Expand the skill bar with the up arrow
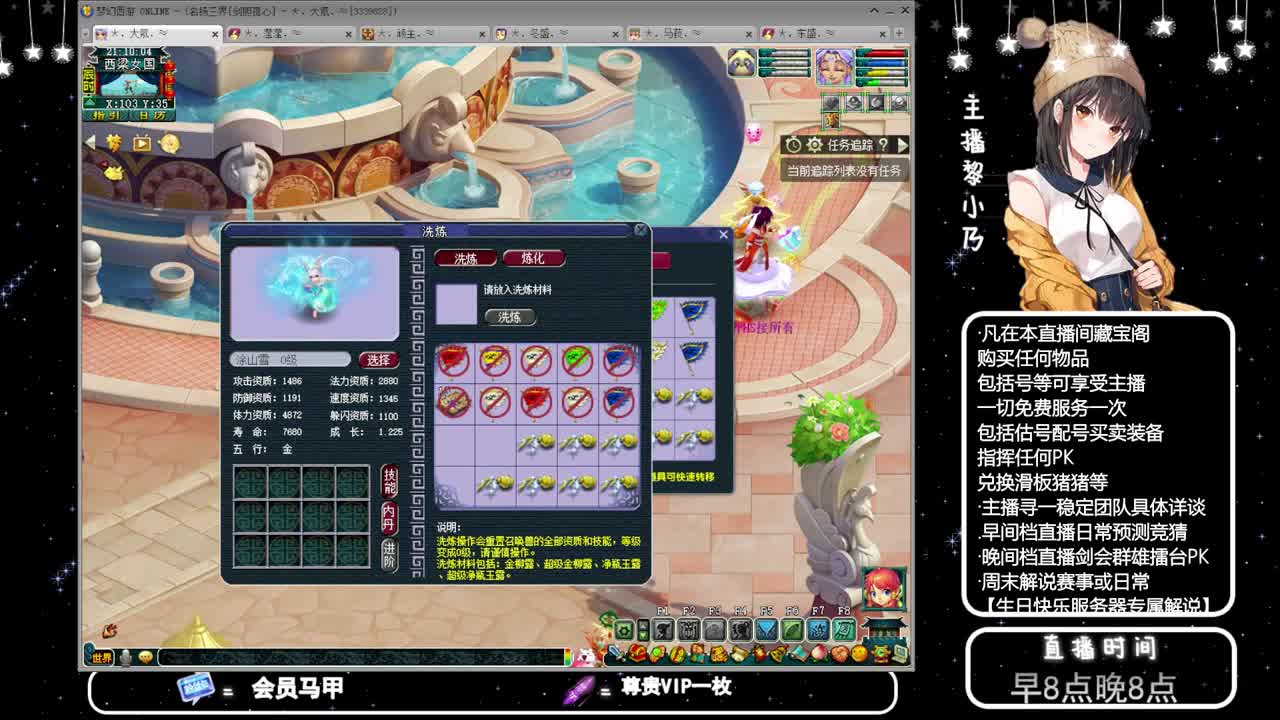Screen dimensions: 1280x720 pos(644,627)
